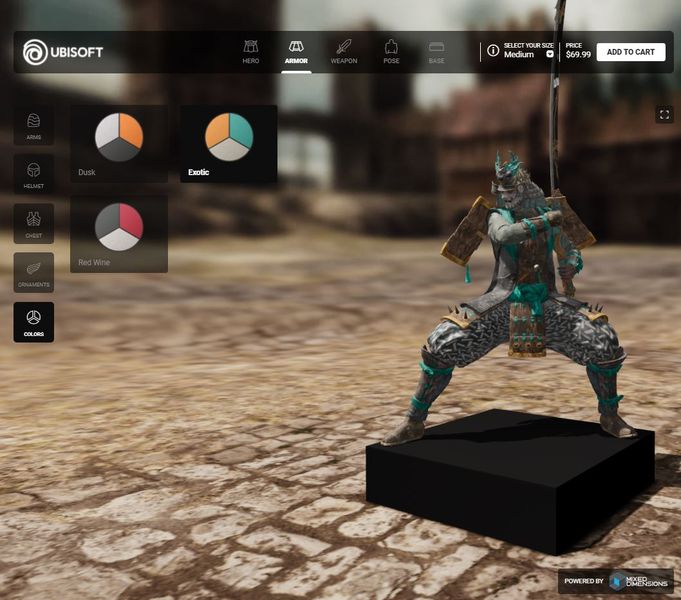Toggle fullscreen preview mode
681x600 pixels.
click(x=664, y=115)
